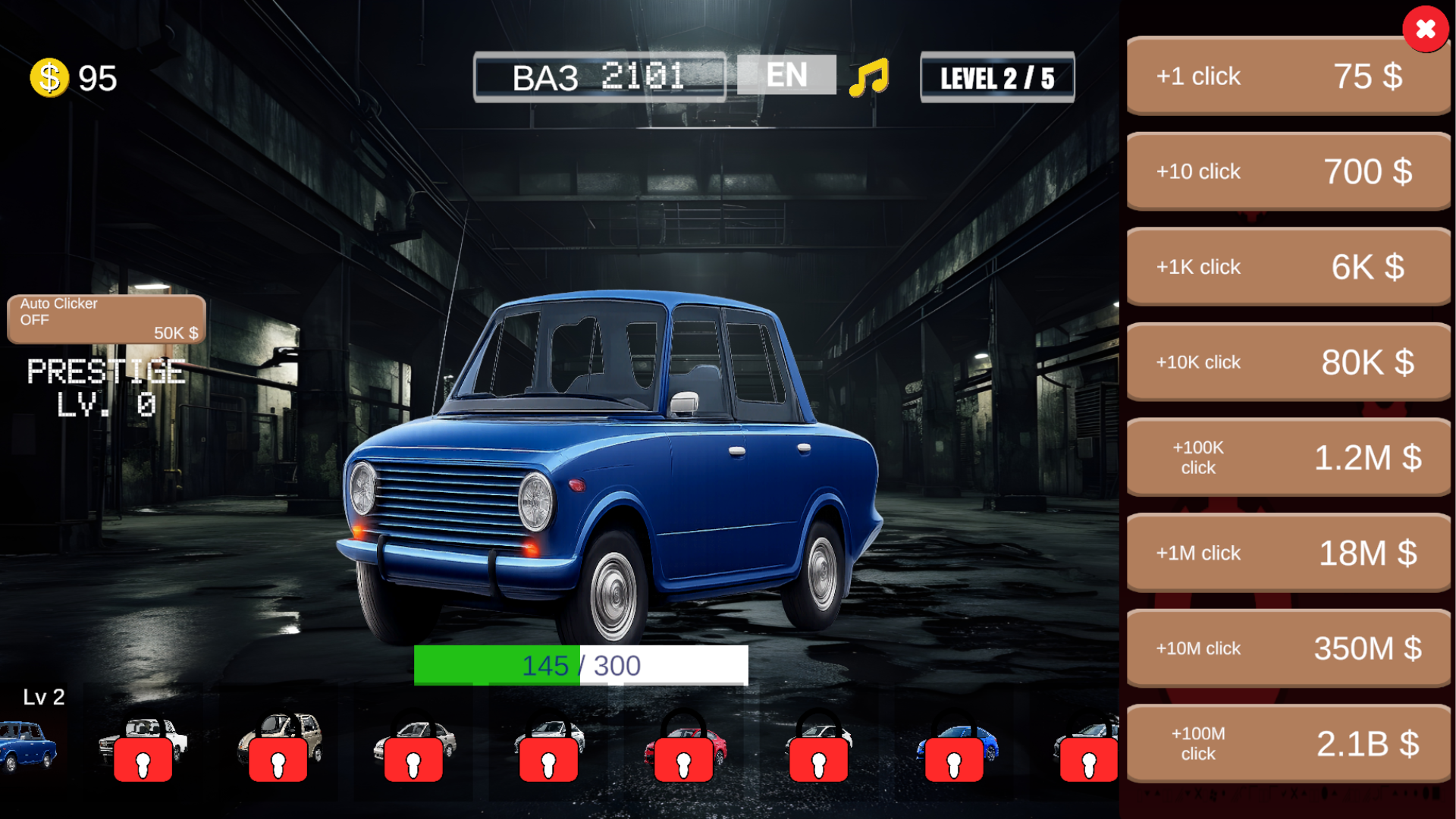Image resolution: width=1456 pixels, height=819 pixels.
Task: Purchase the +10K click upgrade
Action: point(1287,362)
